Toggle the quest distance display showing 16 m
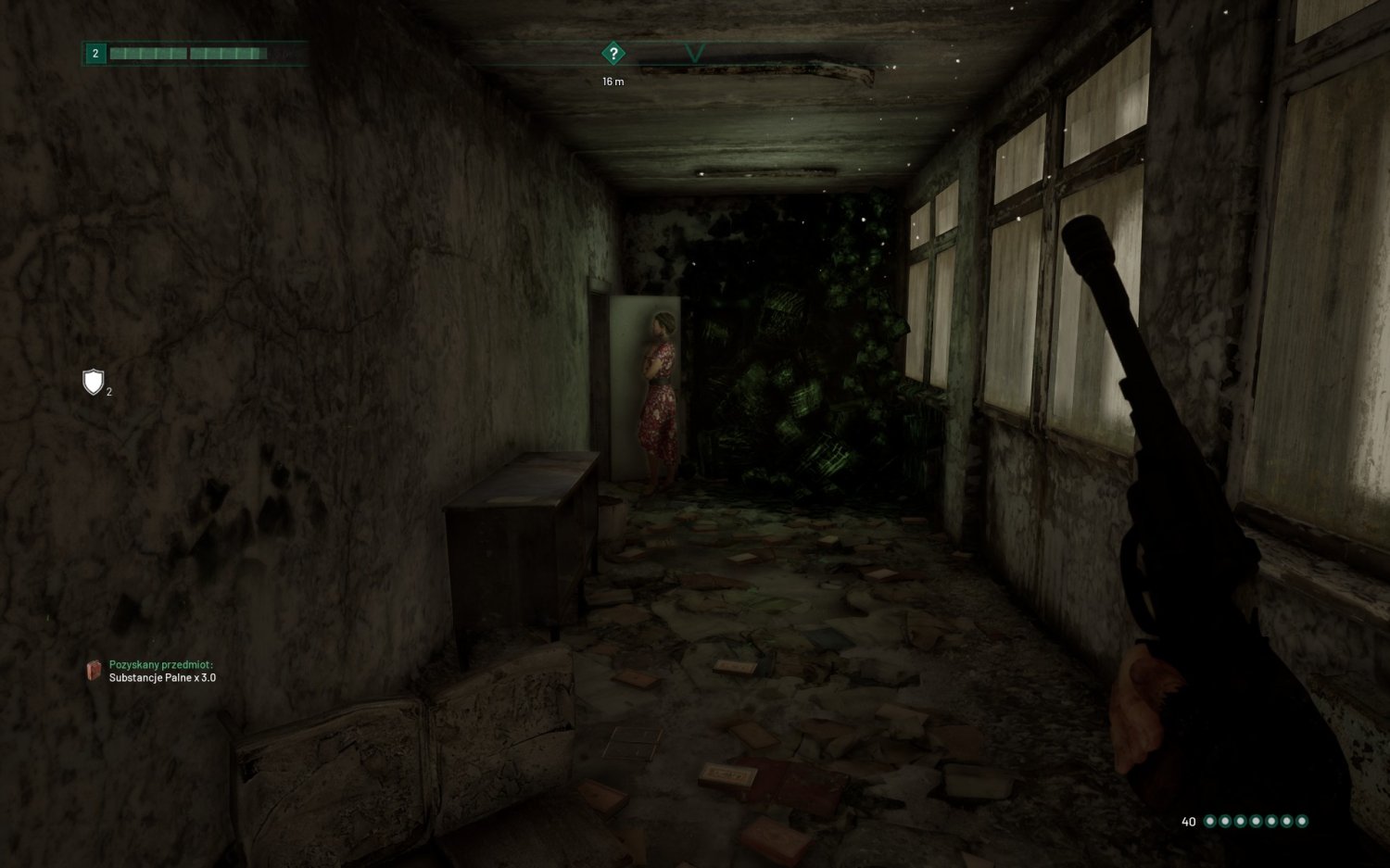1390x868 pixels. click(613, 81)
